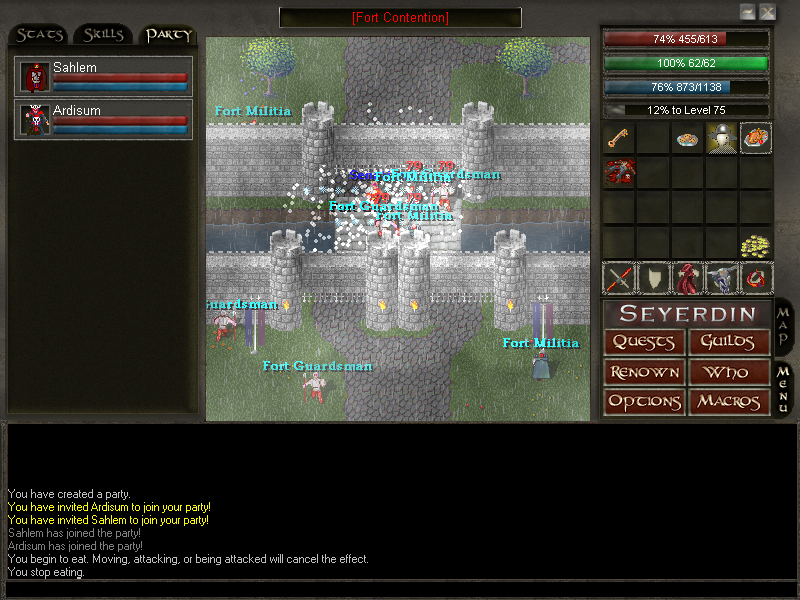Select the Party tab
Viewport: 800px width, 600px height.
pyautogui.click(x=168, y=35)
